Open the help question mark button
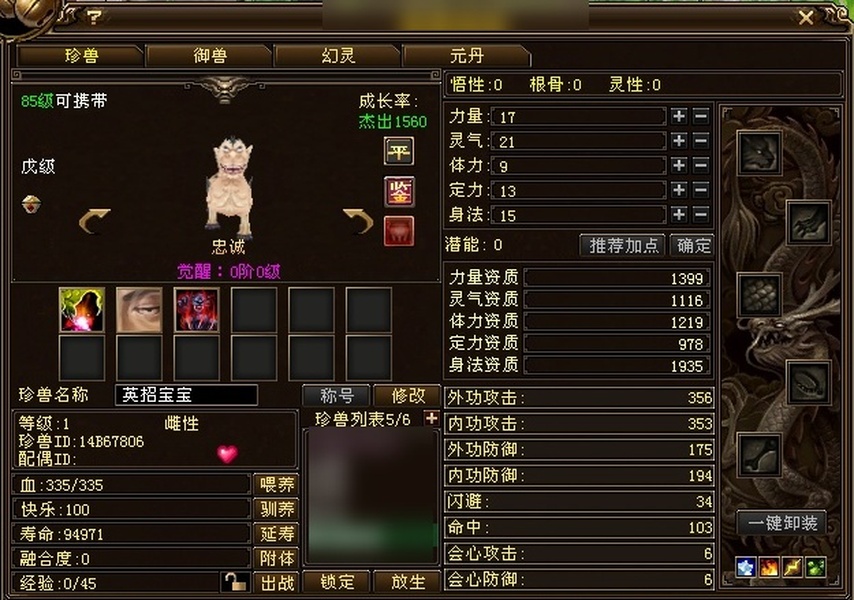This screenshot has height=600, width=854. point(94,17)
